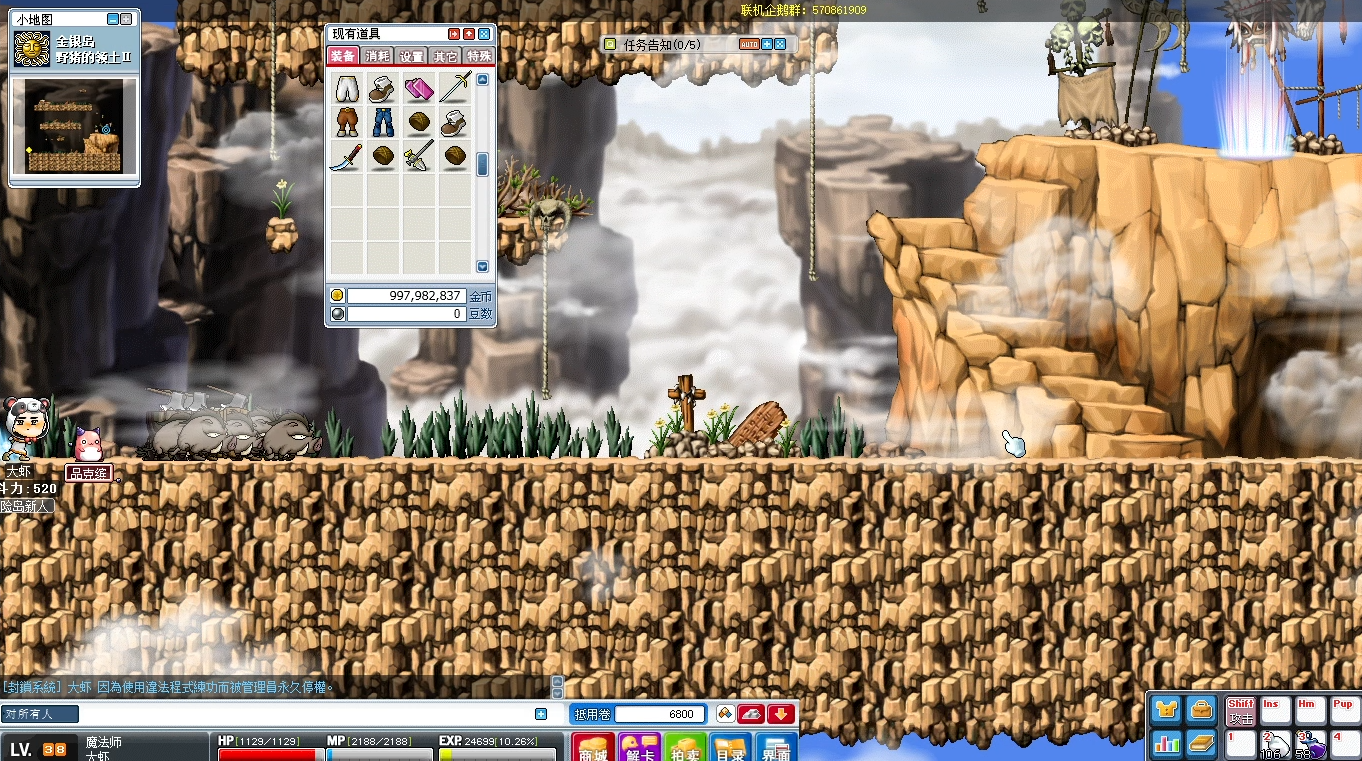Image resolution: width=1362 pixels, height=761 pixels.
Task: Close the 任务告知 quest tracker
Action: pyautogui.click(x=780, y=44)
